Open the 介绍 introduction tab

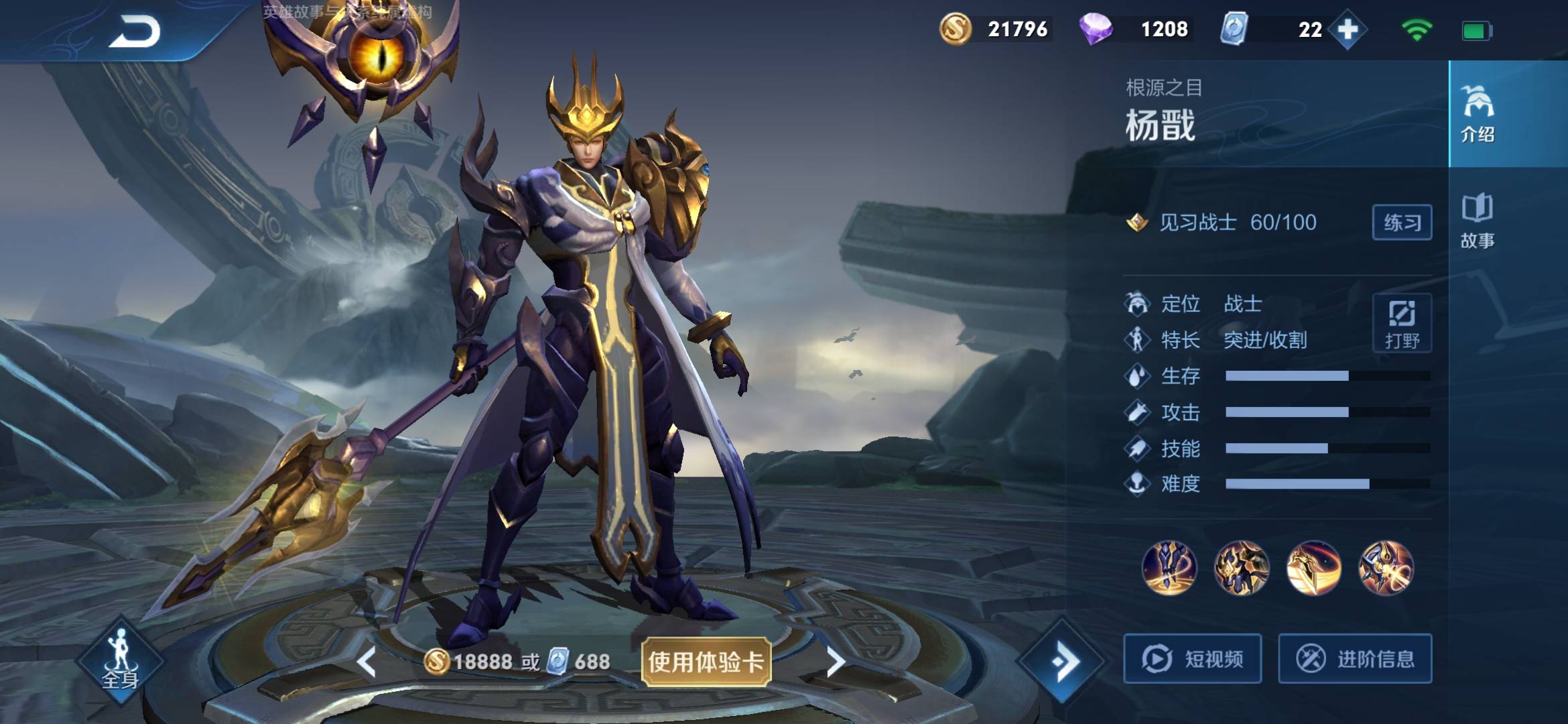tap(1478, 114)
